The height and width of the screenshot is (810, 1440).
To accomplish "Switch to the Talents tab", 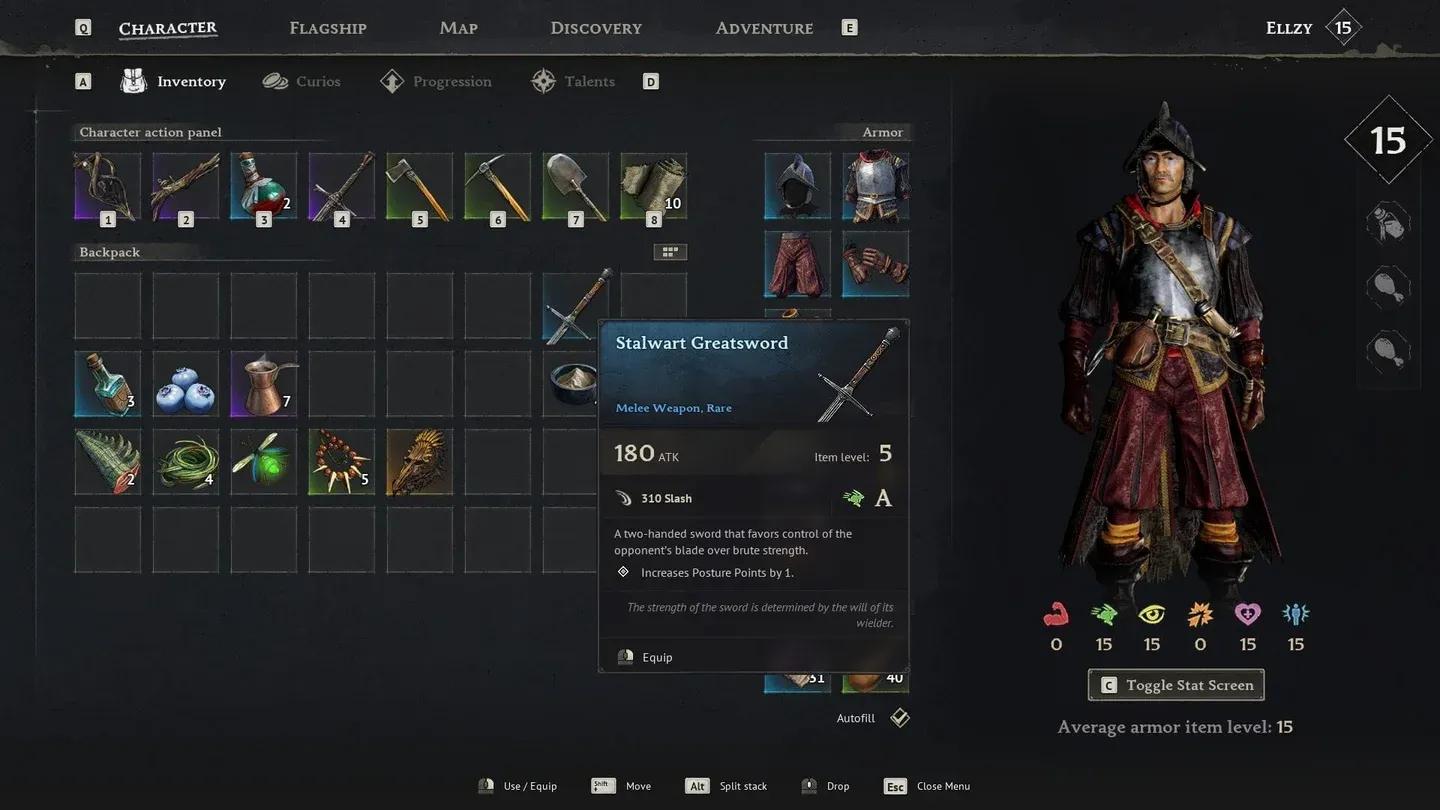I will point(588,81).
